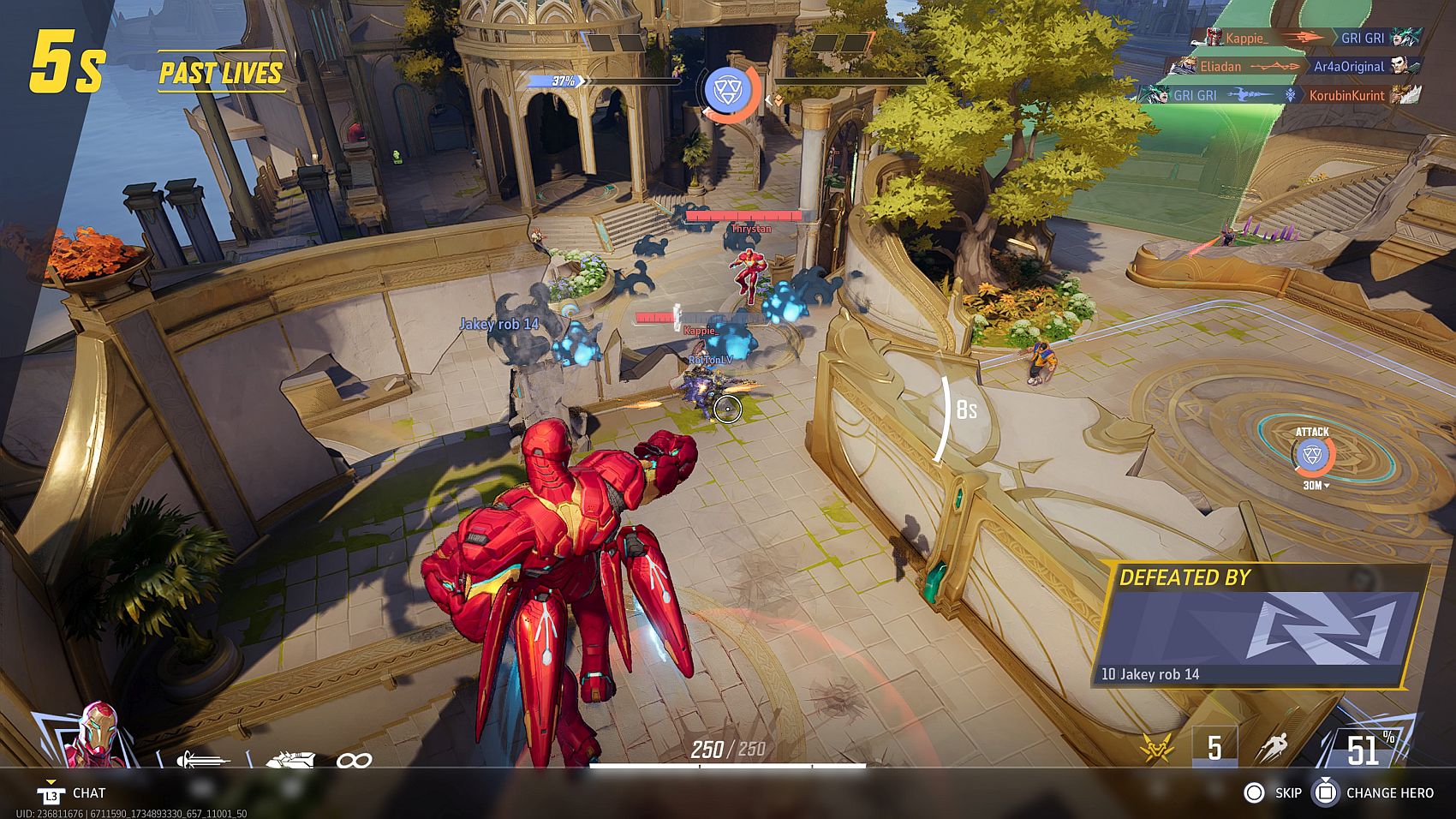
Task: Select the Eliadan to Ar4aOriginal kill feed entry
Action: [1293, 66]
